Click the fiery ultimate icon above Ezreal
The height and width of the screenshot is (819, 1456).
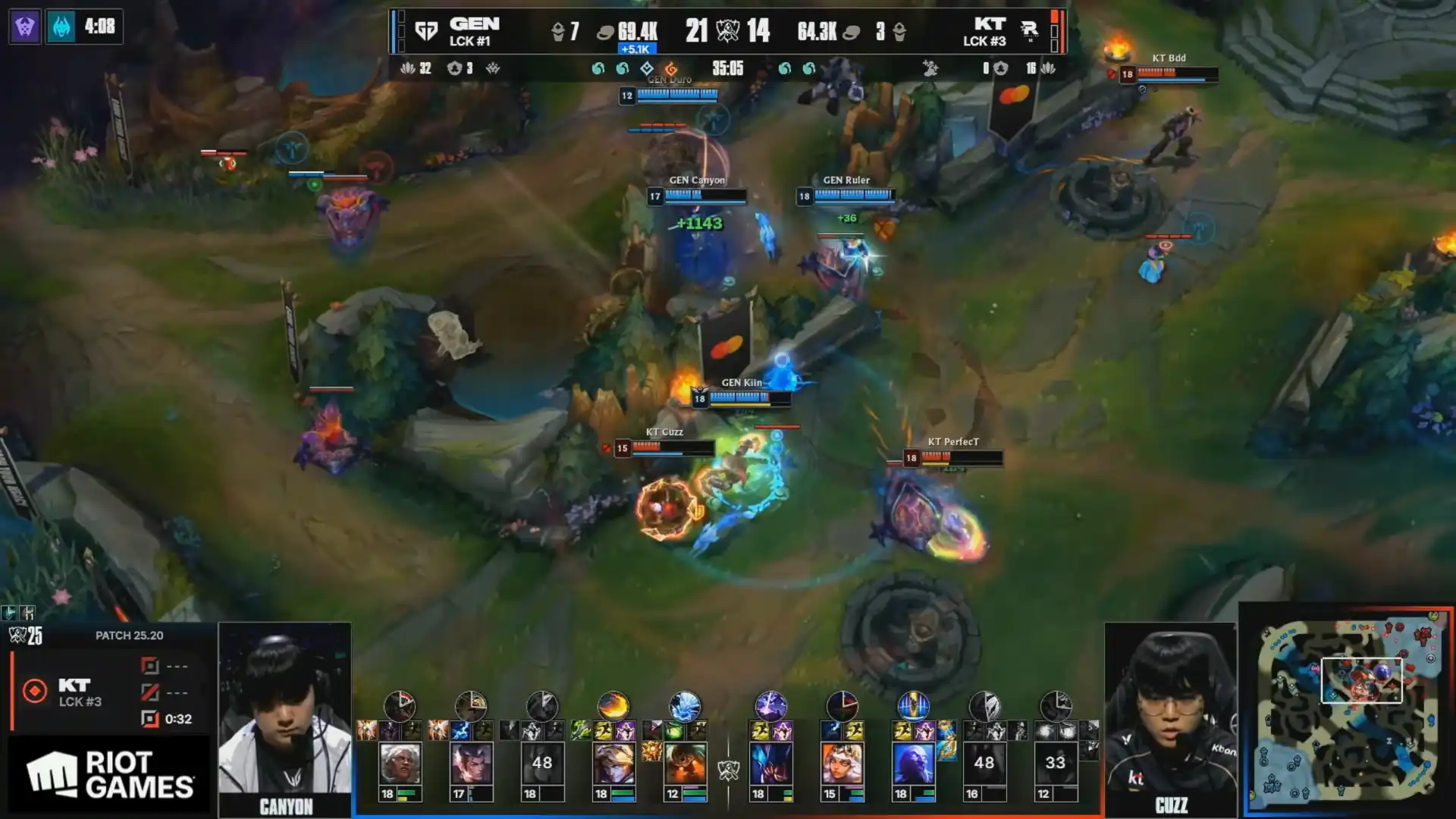click(613, 706)
